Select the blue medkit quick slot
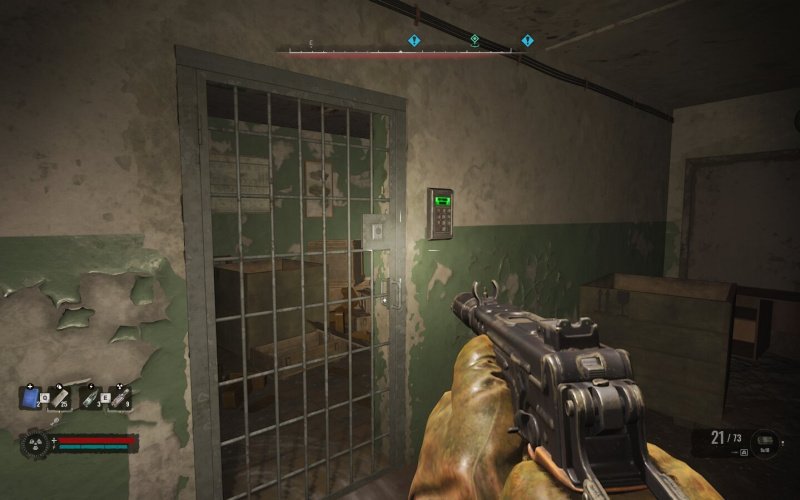The width and height of the screenshot is (800, 500). 29,398
